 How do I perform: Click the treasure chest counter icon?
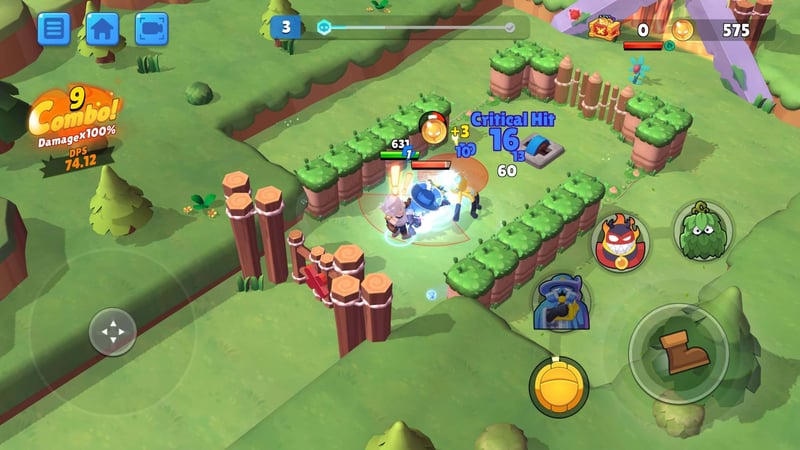click(x=605, y=29)
